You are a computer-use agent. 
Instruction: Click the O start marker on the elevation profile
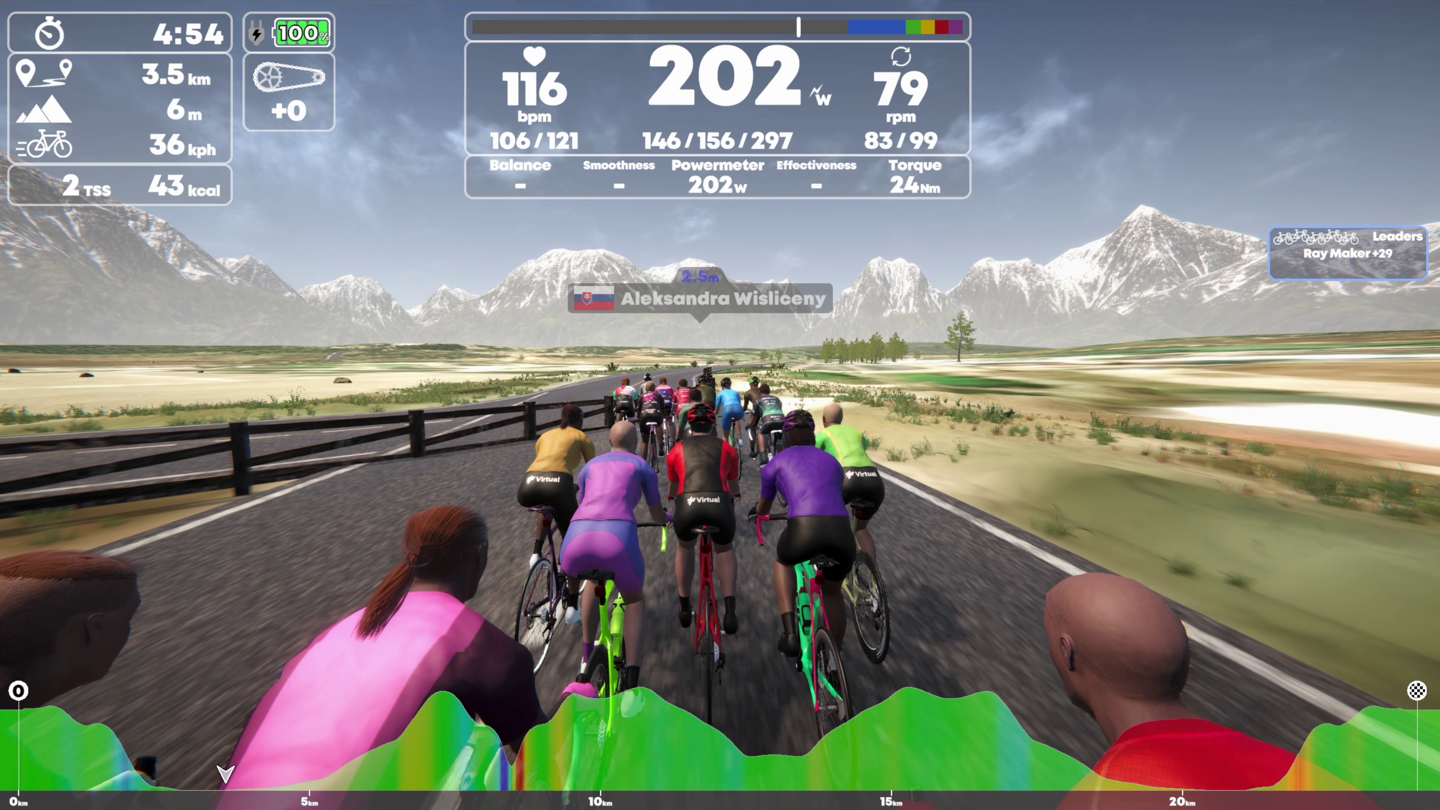[x=19, y=690]
